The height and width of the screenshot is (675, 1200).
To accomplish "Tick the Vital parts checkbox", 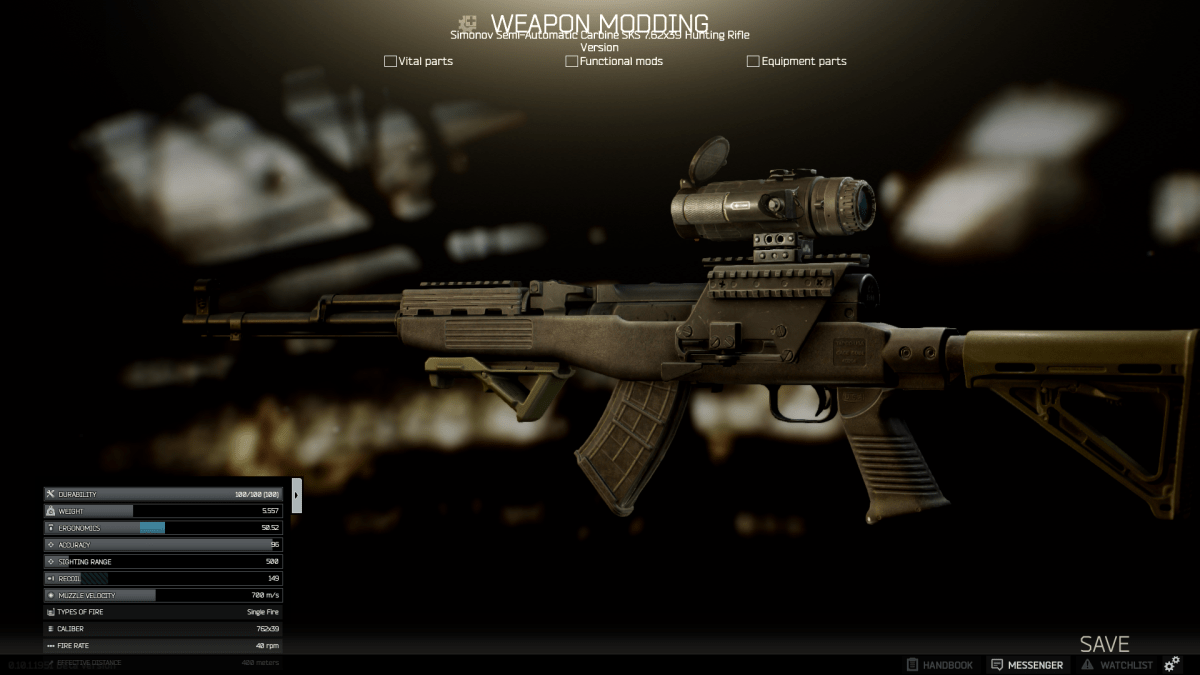I will click(390, 61).
